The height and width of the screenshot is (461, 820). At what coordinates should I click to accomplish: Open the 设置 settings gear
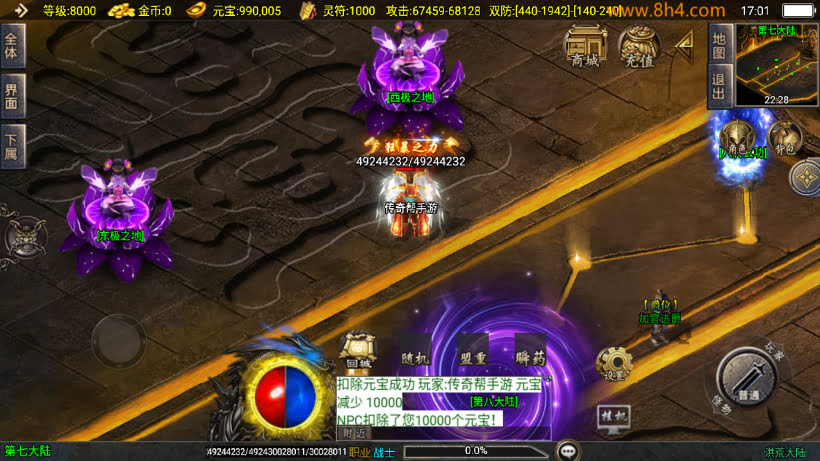point(613,363)
